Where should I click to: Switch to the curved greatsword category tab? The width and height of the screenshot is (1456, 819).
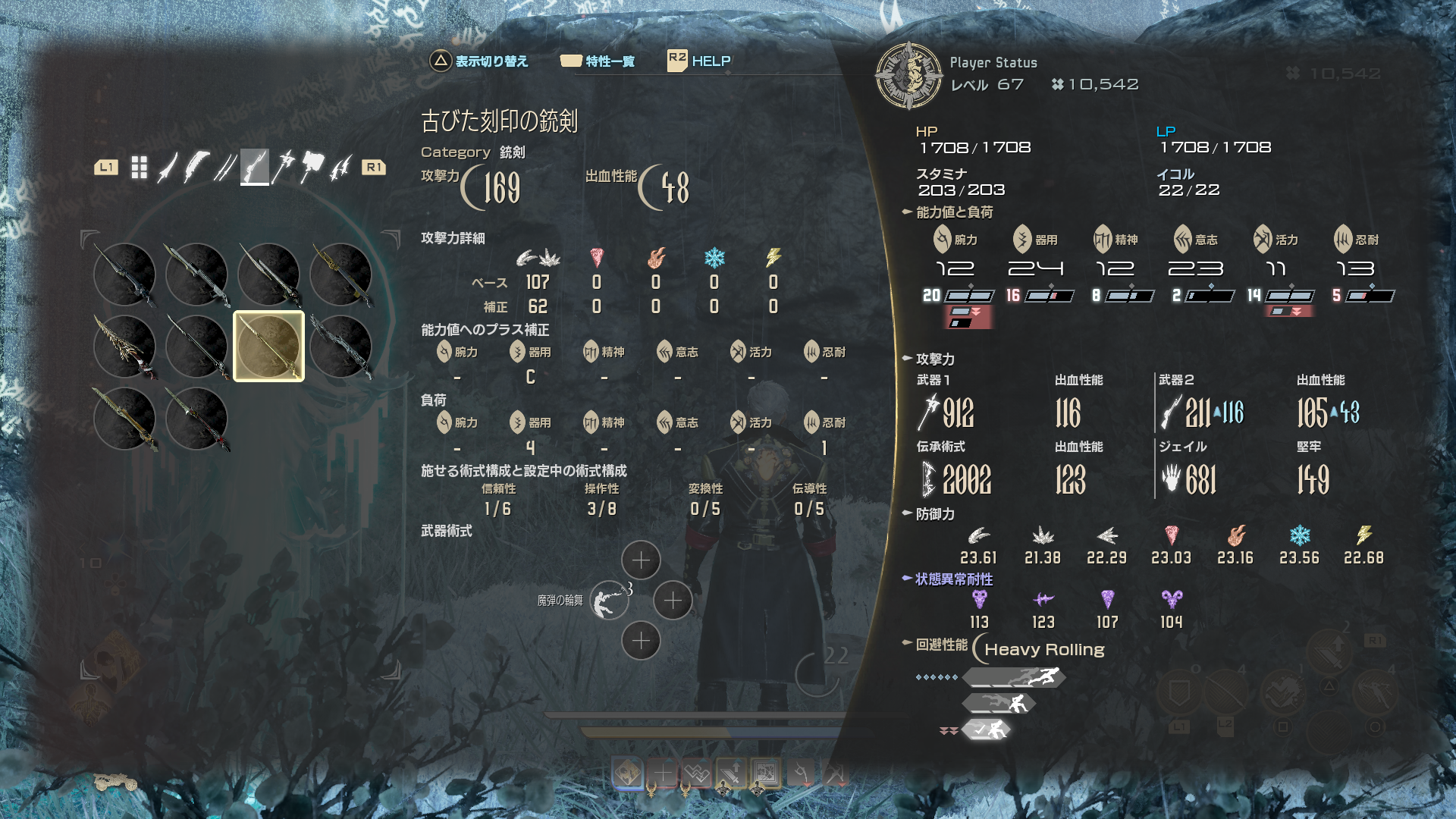(x=196, y=168)
